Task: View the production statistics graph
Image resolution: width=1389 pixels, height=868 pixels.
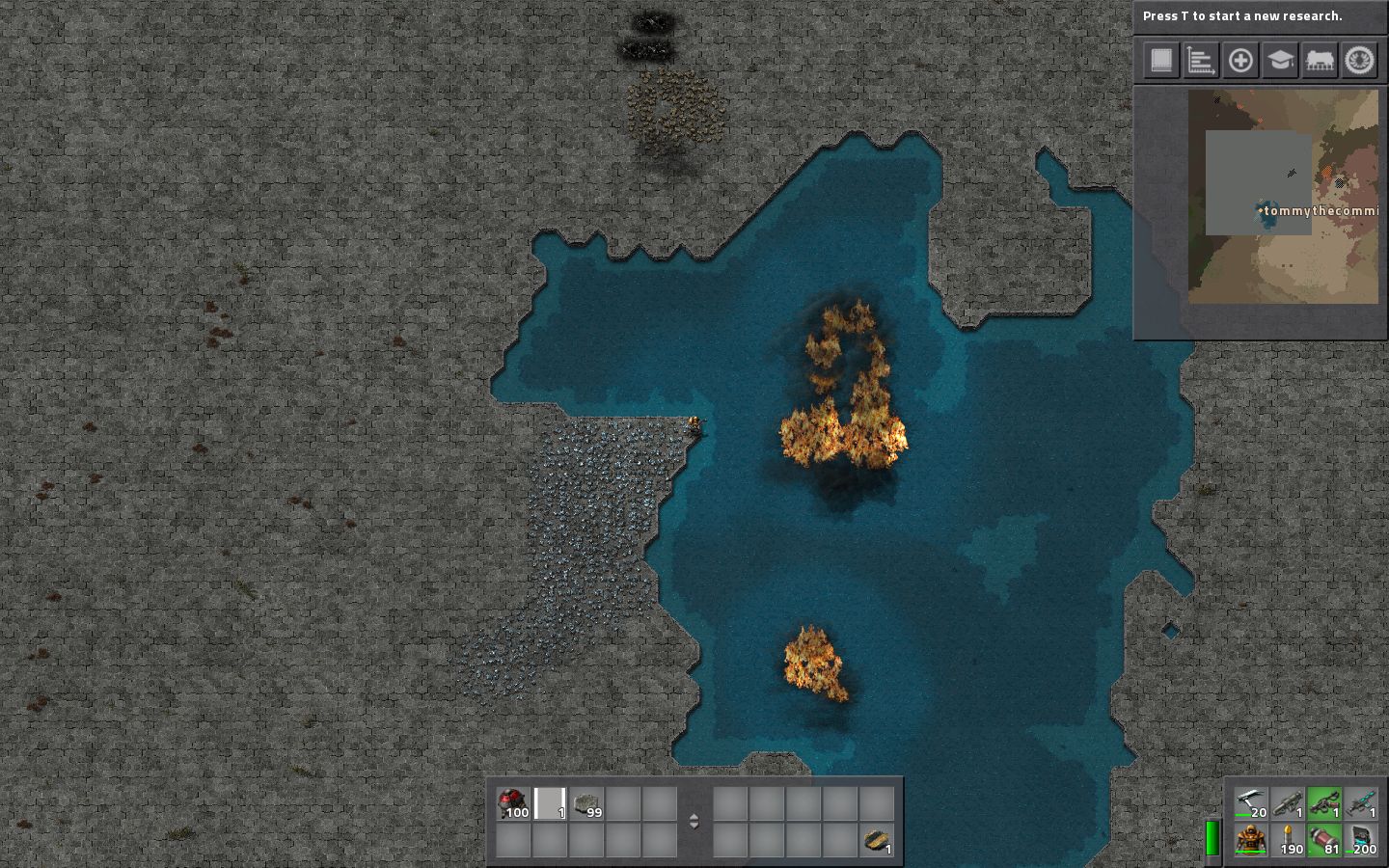Action: point(1200,60)
